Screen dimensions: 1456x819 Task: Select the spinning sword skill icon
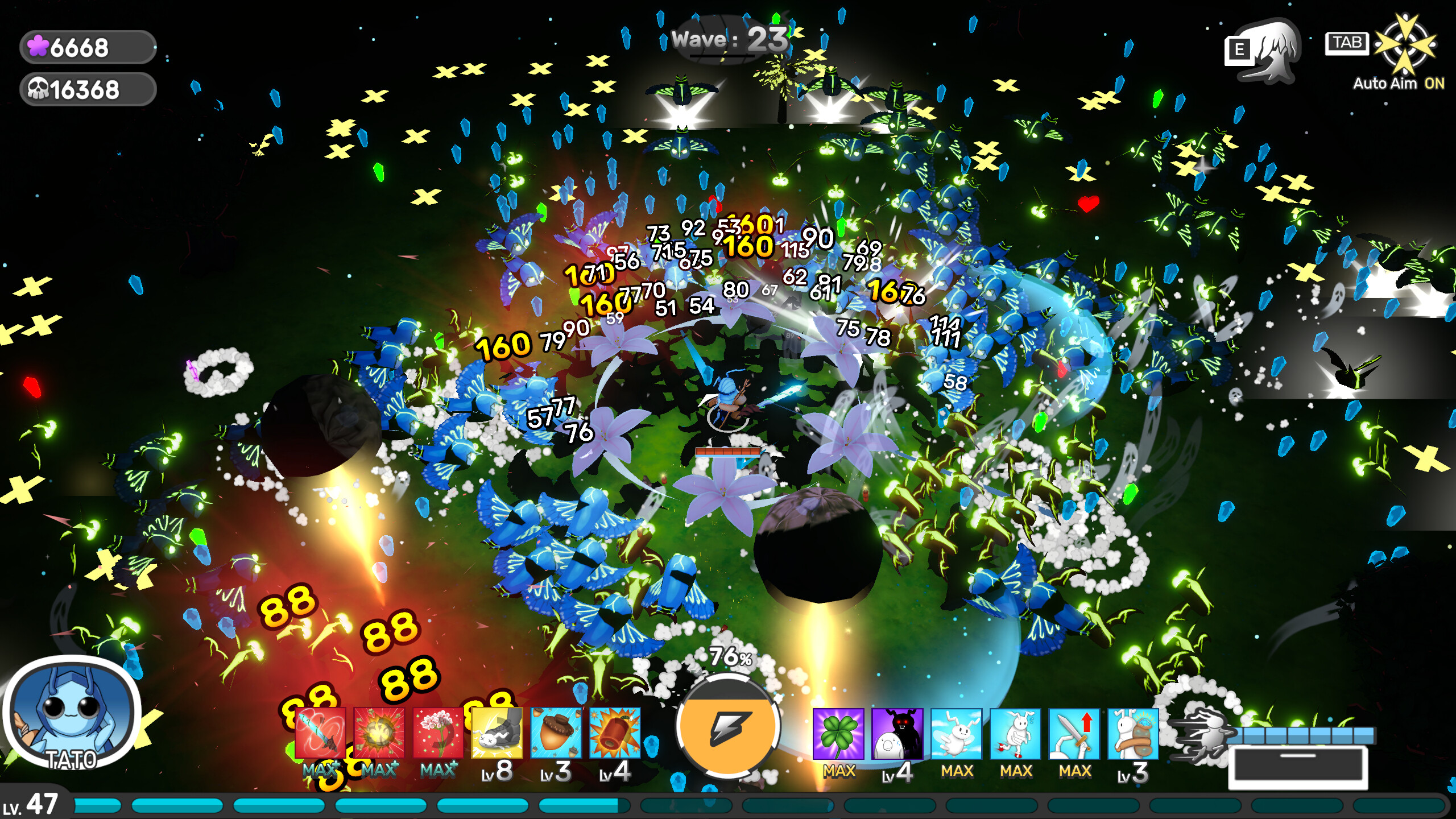click(320, 733)
